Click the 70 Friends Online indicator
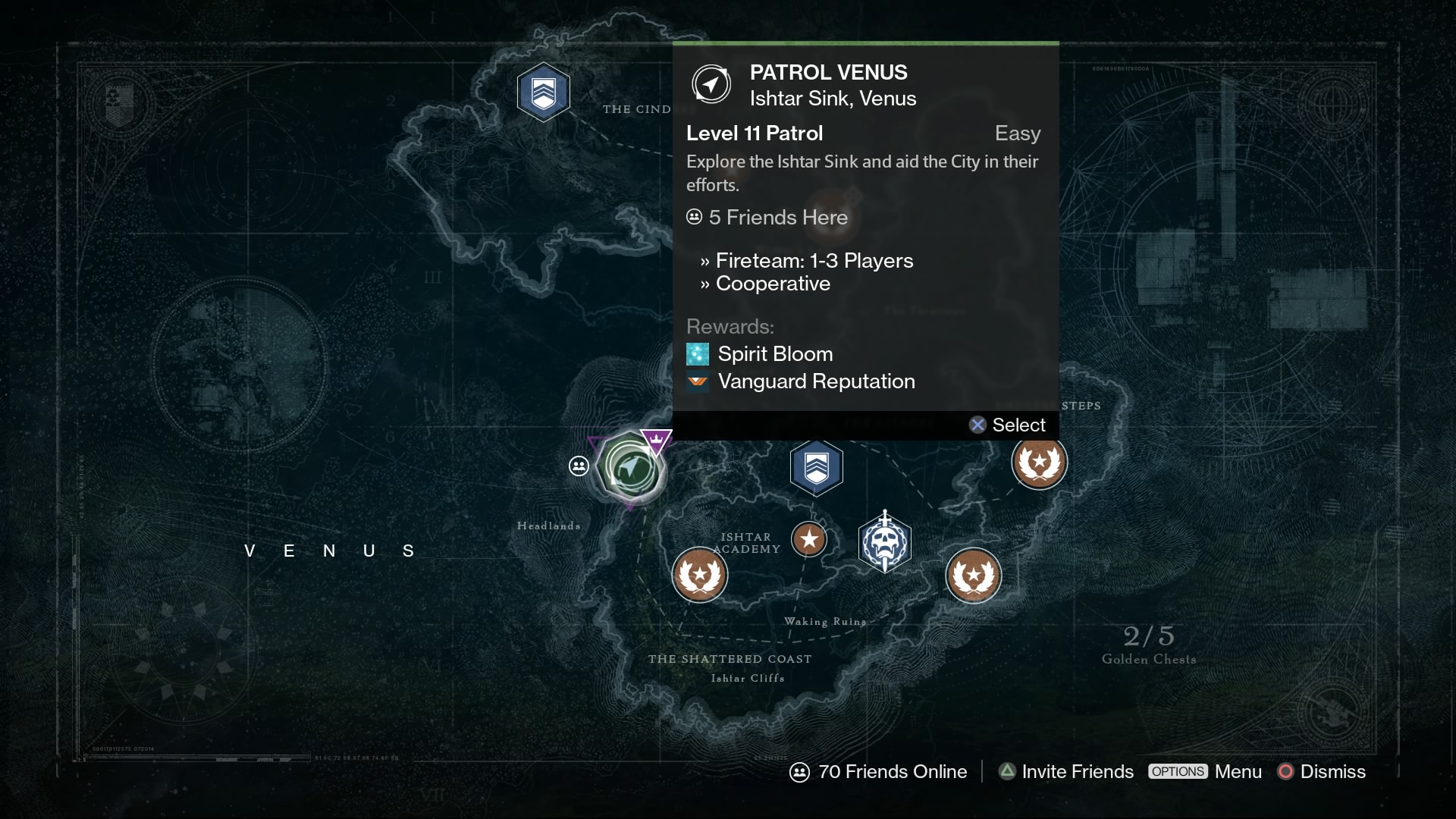 [x=879, y=772]
